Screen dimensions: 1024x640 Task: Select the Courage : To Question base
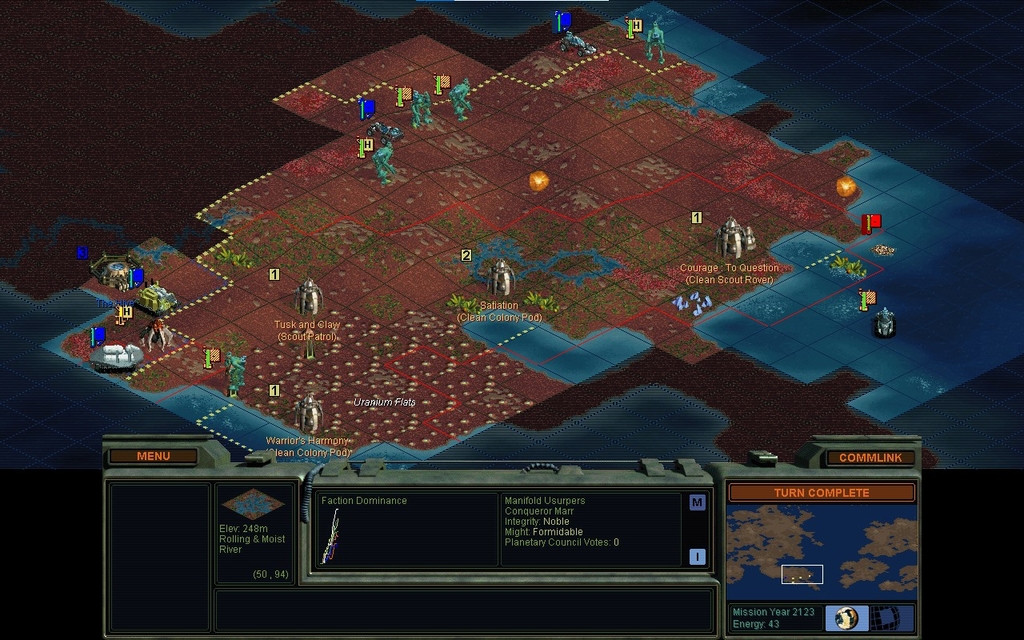(733, 238)
